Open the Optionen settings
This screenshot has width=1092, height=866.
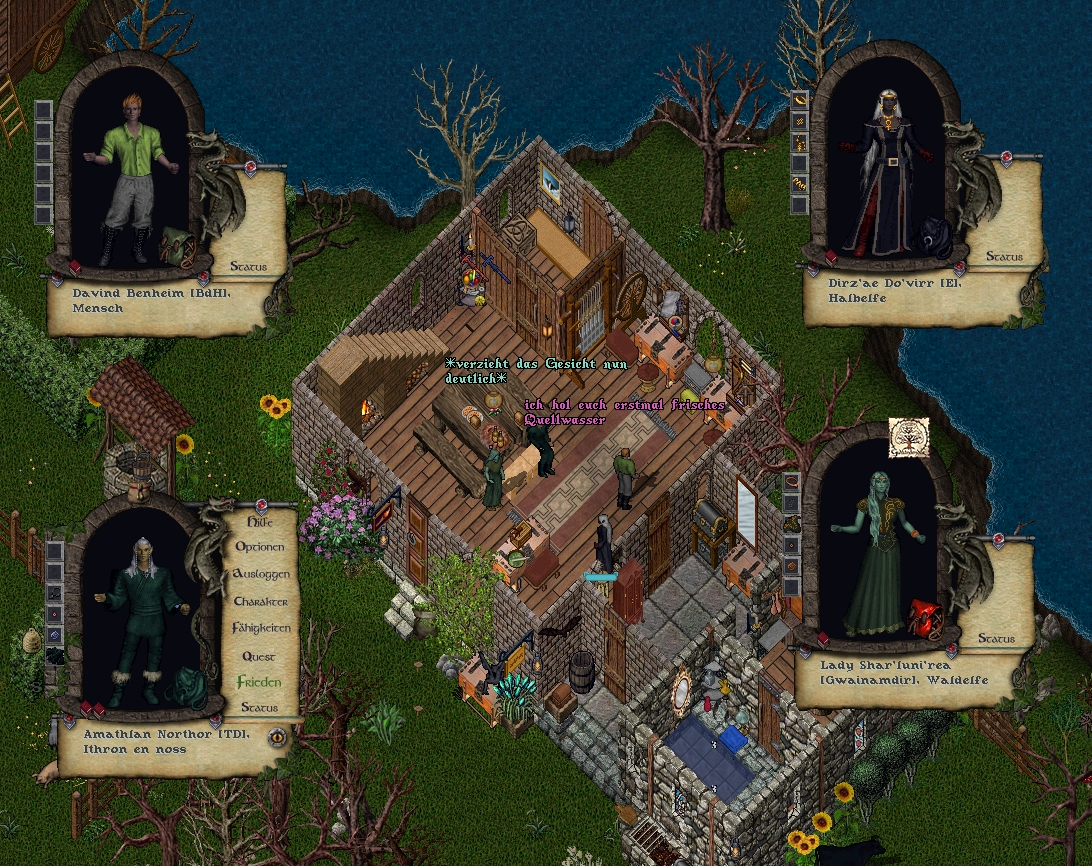(x=259, y=547)
